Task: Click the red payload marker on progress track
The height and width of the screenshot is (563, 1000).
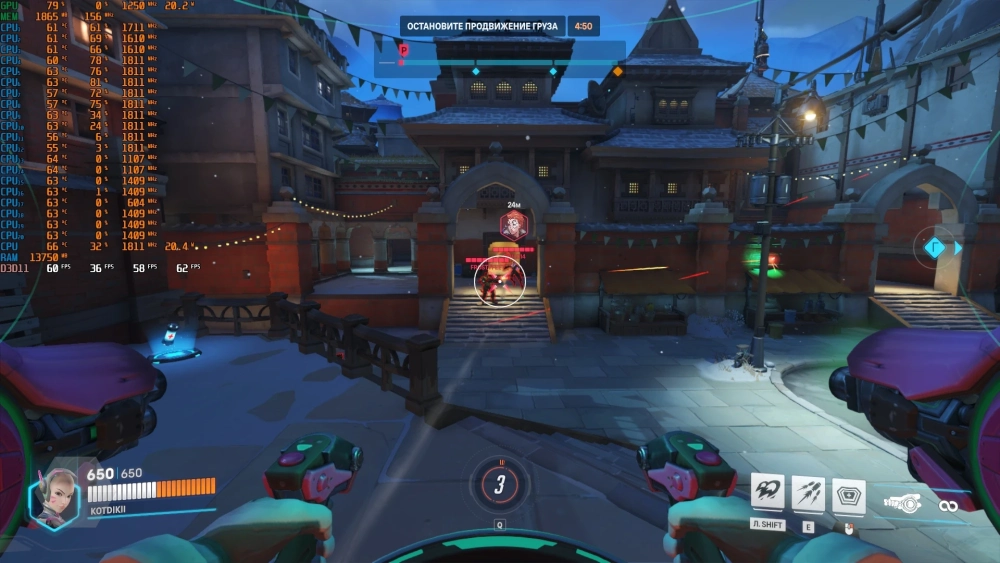Action: (403, 50)
